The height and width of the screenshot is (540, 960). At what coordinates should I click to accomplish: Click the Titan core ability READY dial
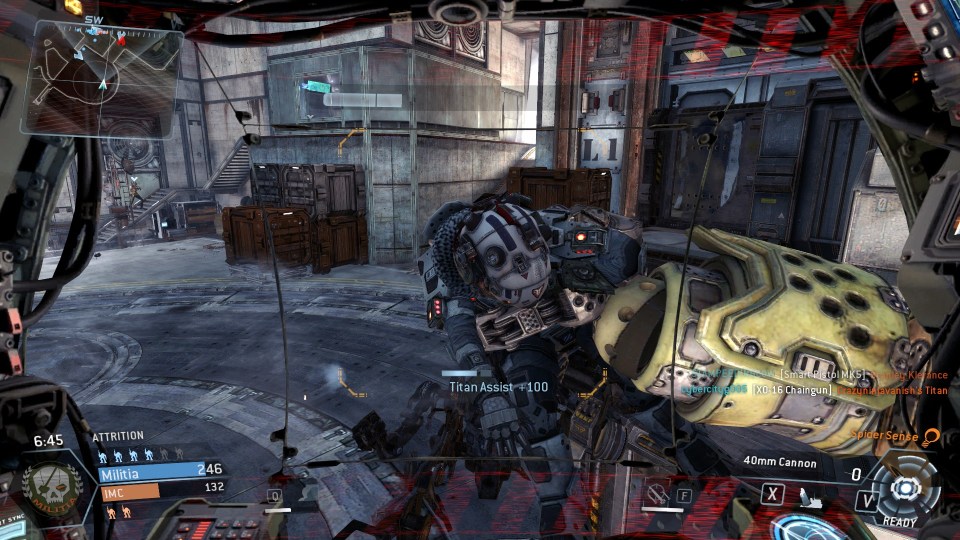coord(906,488)
